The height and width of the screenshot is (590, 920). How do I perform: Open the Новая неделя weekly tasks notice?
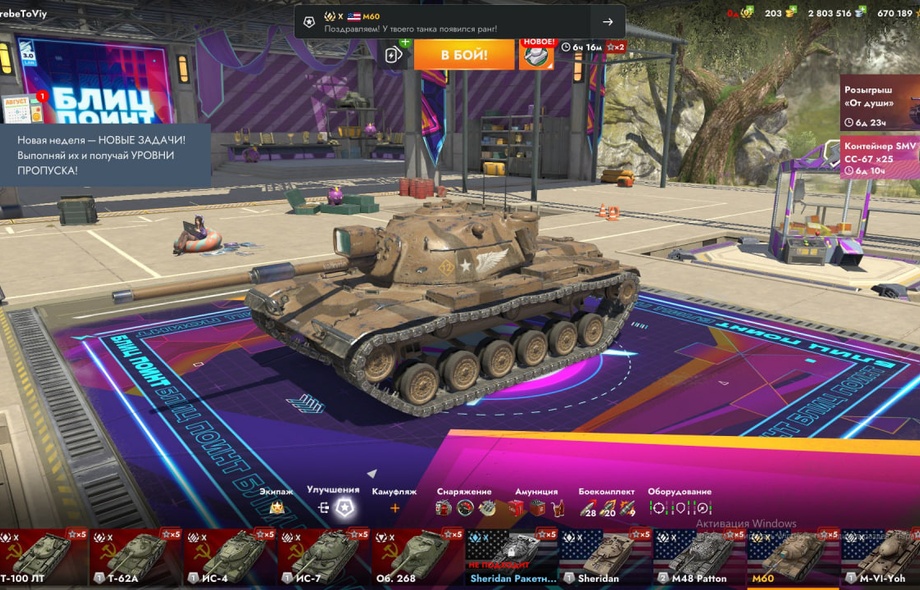(x=105, y=156)
